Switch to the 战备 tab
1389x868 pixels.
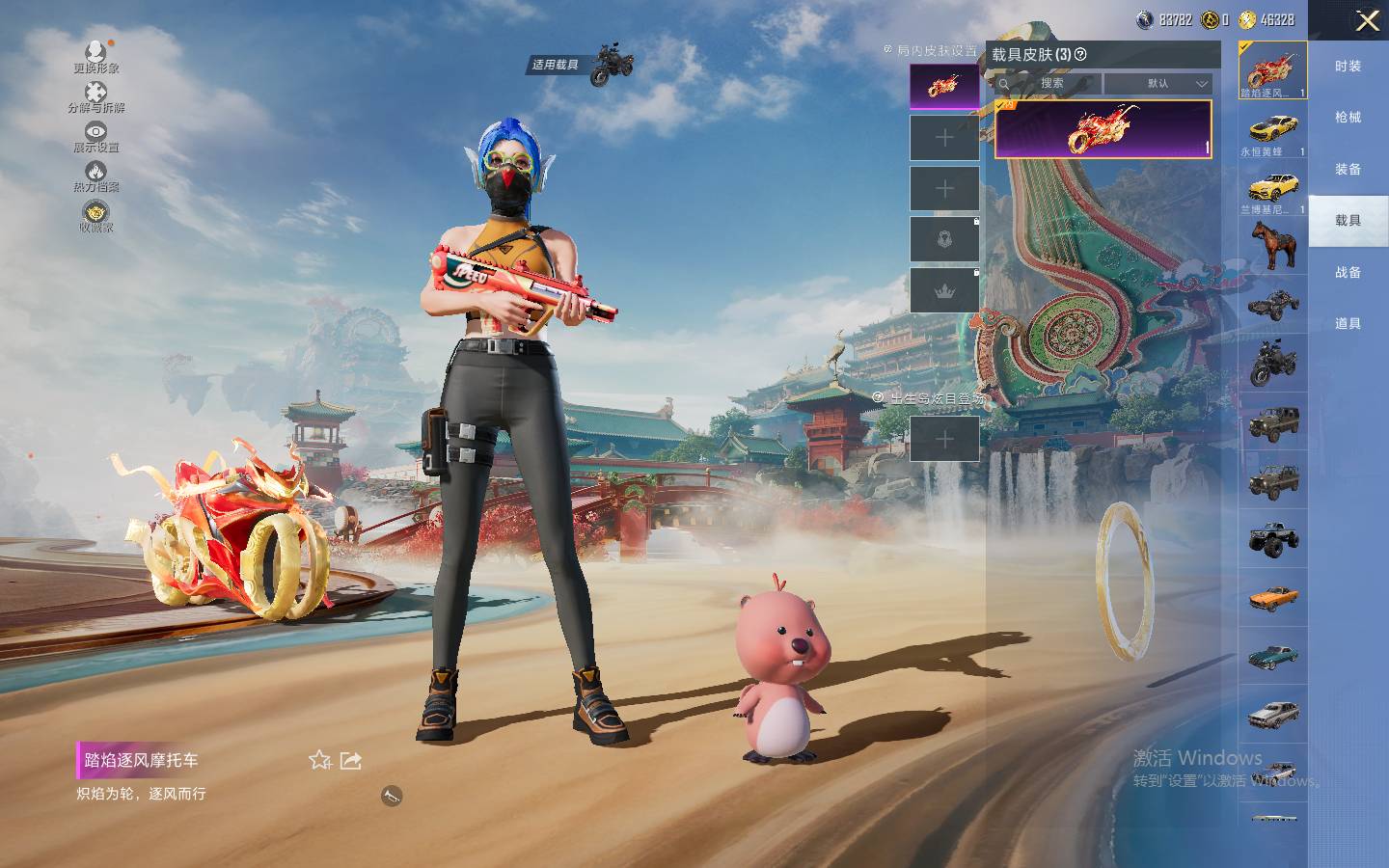tap(1348, 272)
